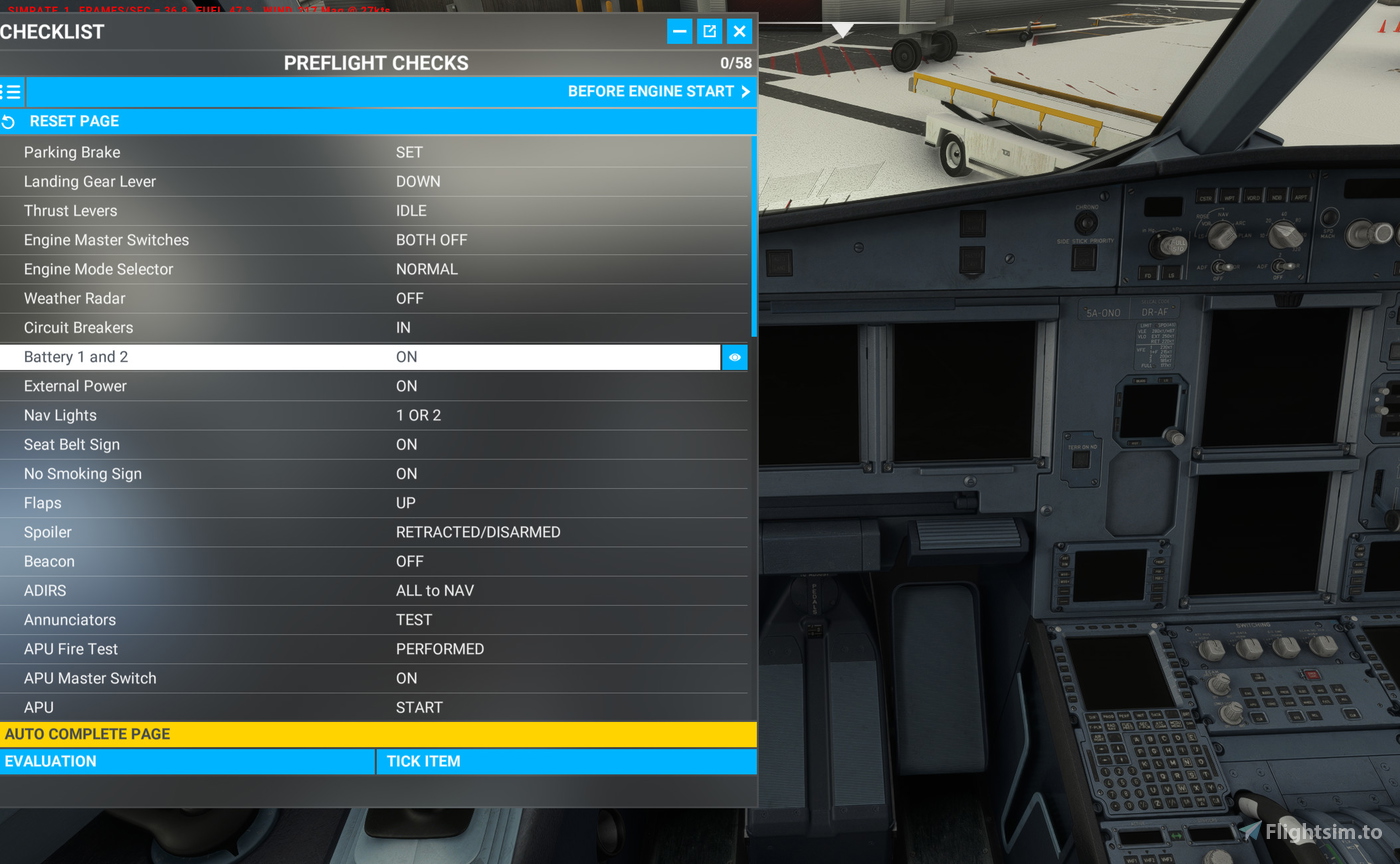This screenshot has width=1400, height=864.
Task: Select the APU Fire Test item
Action: tap(300, 649)
